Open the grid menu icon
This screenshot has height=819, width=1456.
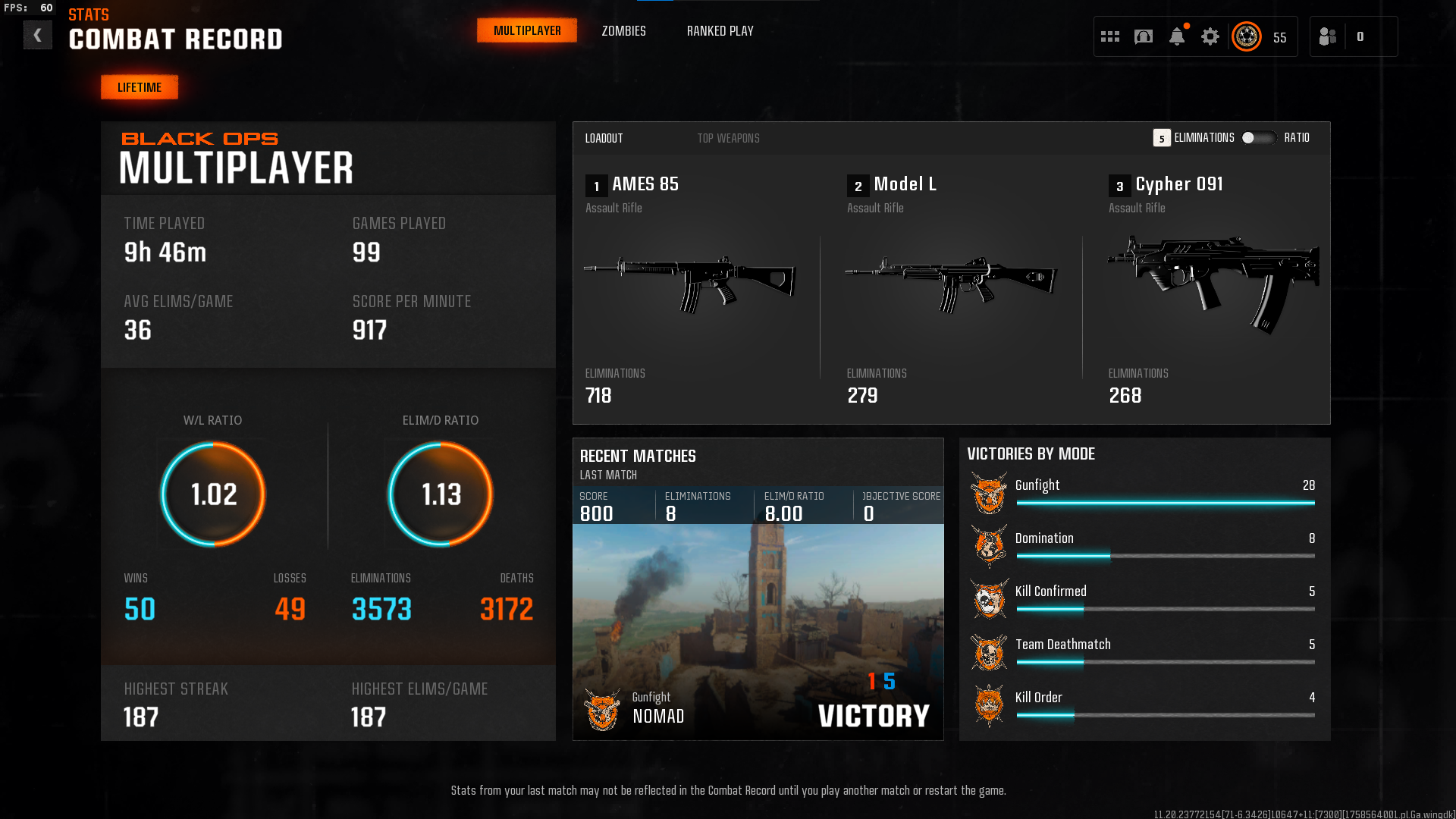click(1110, 36)
